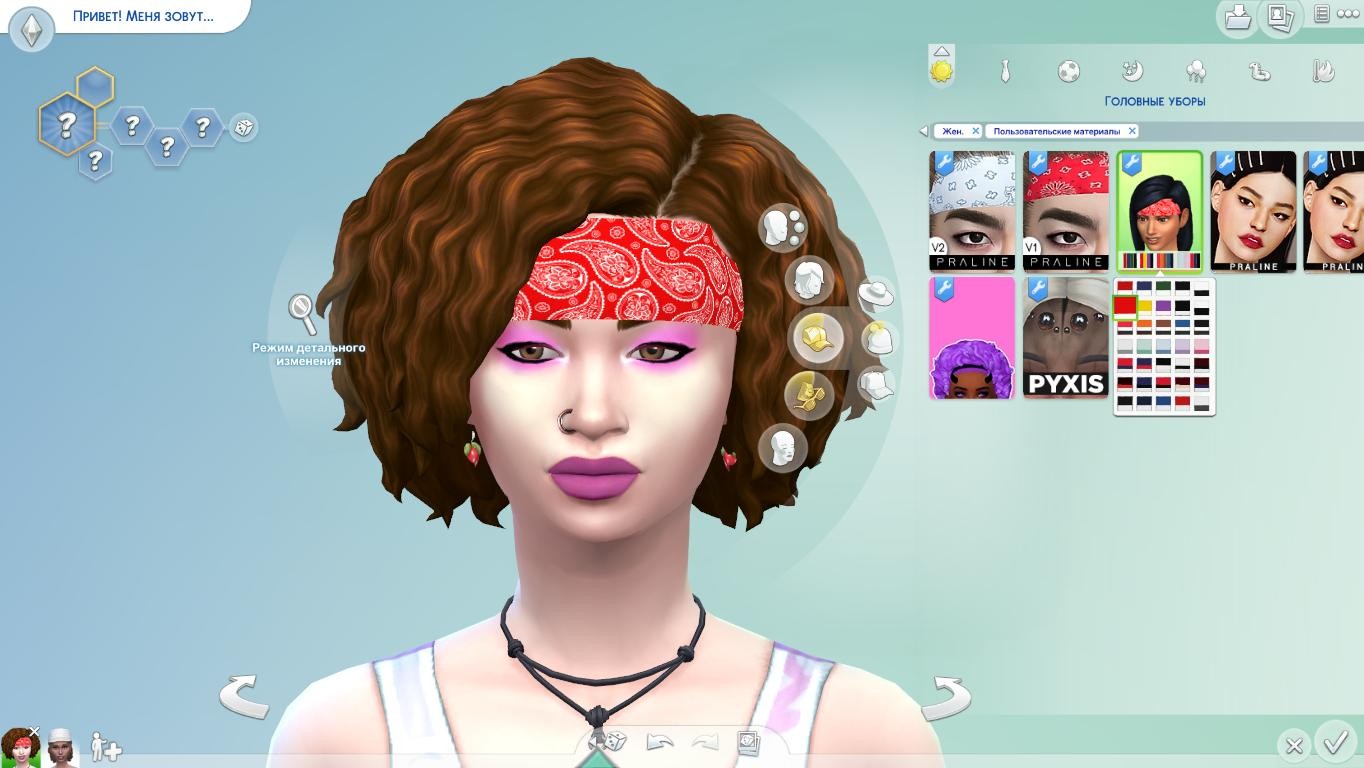Select the hair category bubble
The height and width of the screenshot is (768, 1364).
pyautogui.click(x=808, y=281)
